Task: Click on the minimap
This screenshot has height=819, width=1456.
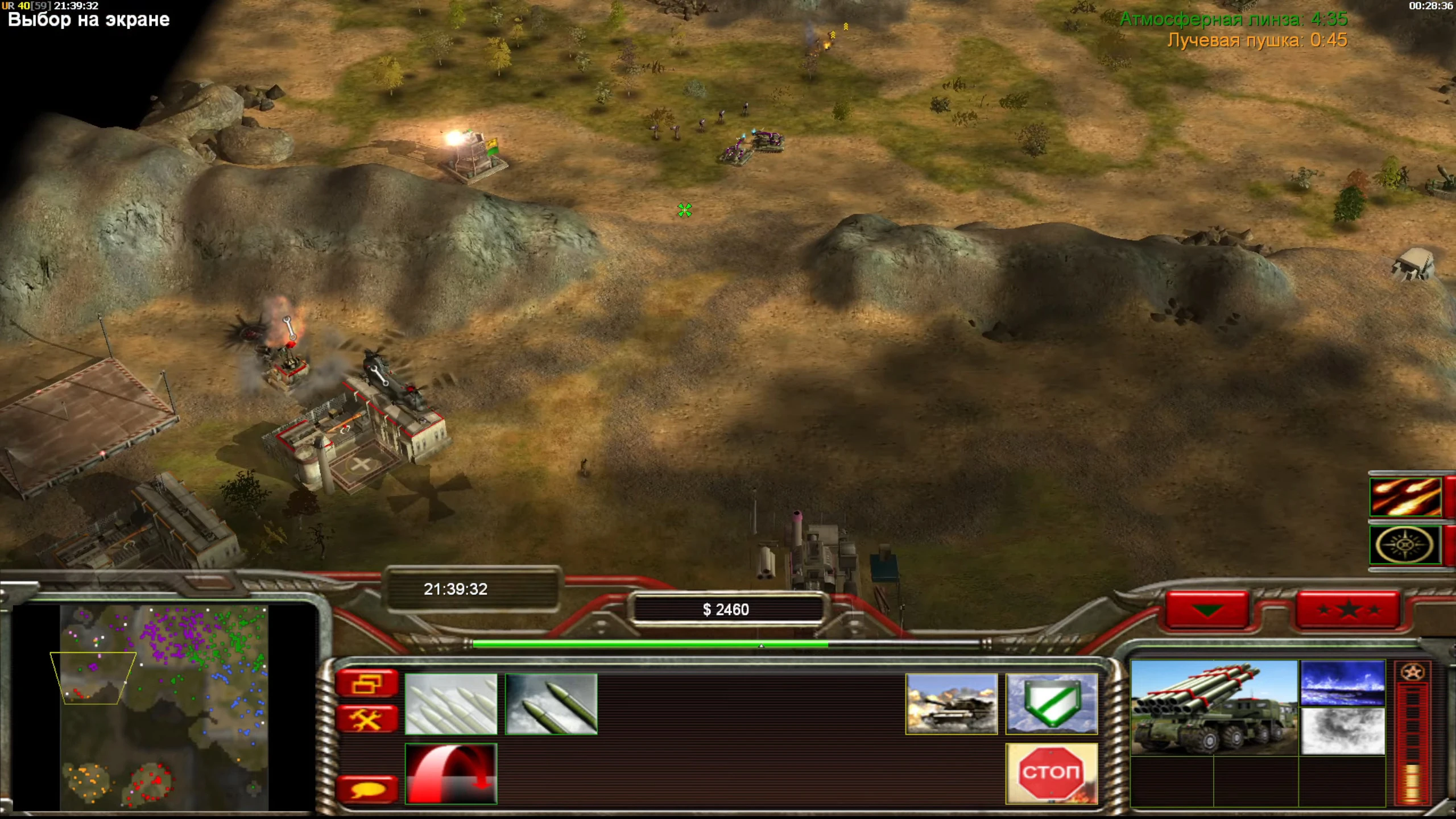Action: (x=164, y=708)
